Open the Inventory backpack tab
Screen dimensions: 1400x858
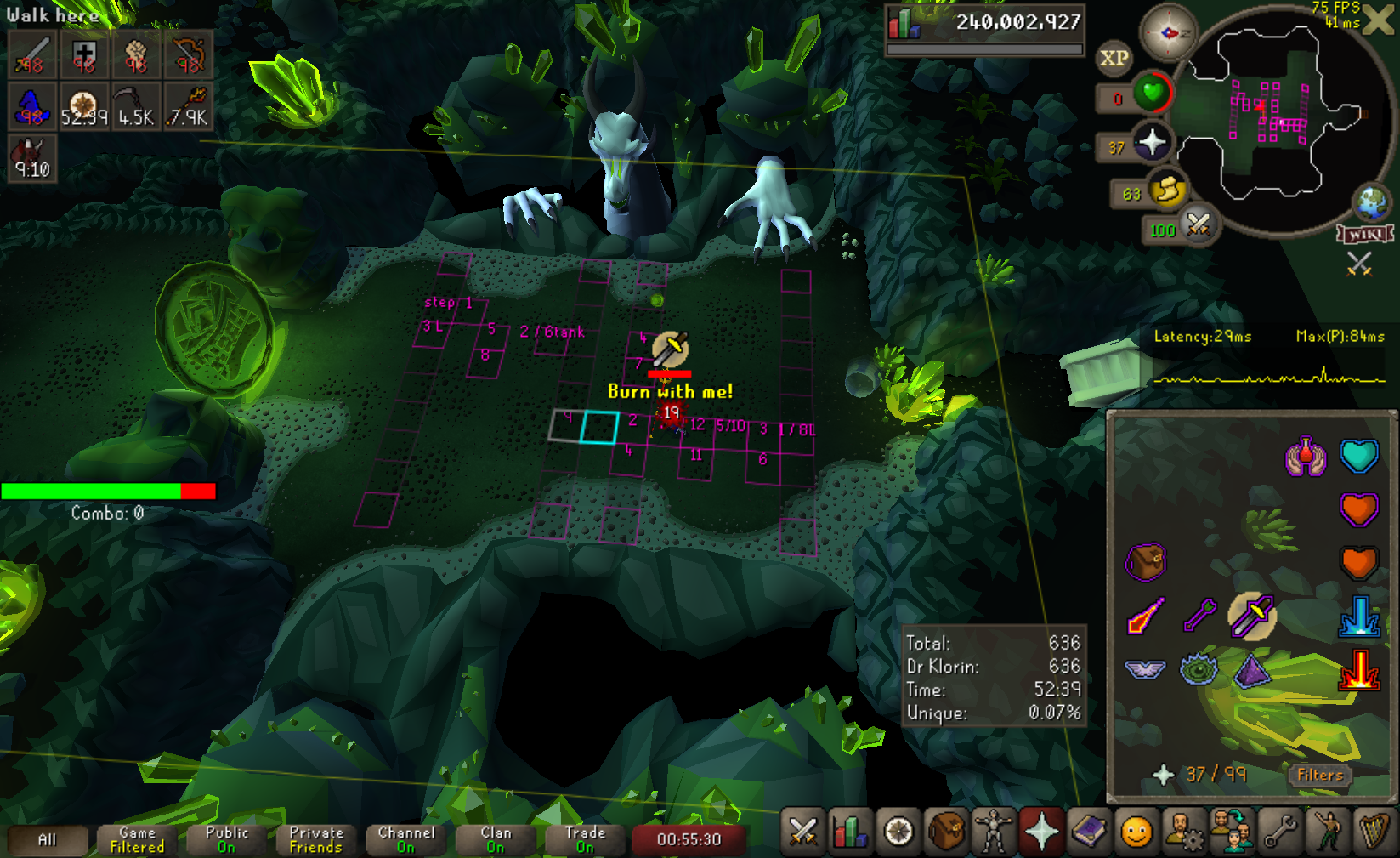coord(945,832)
